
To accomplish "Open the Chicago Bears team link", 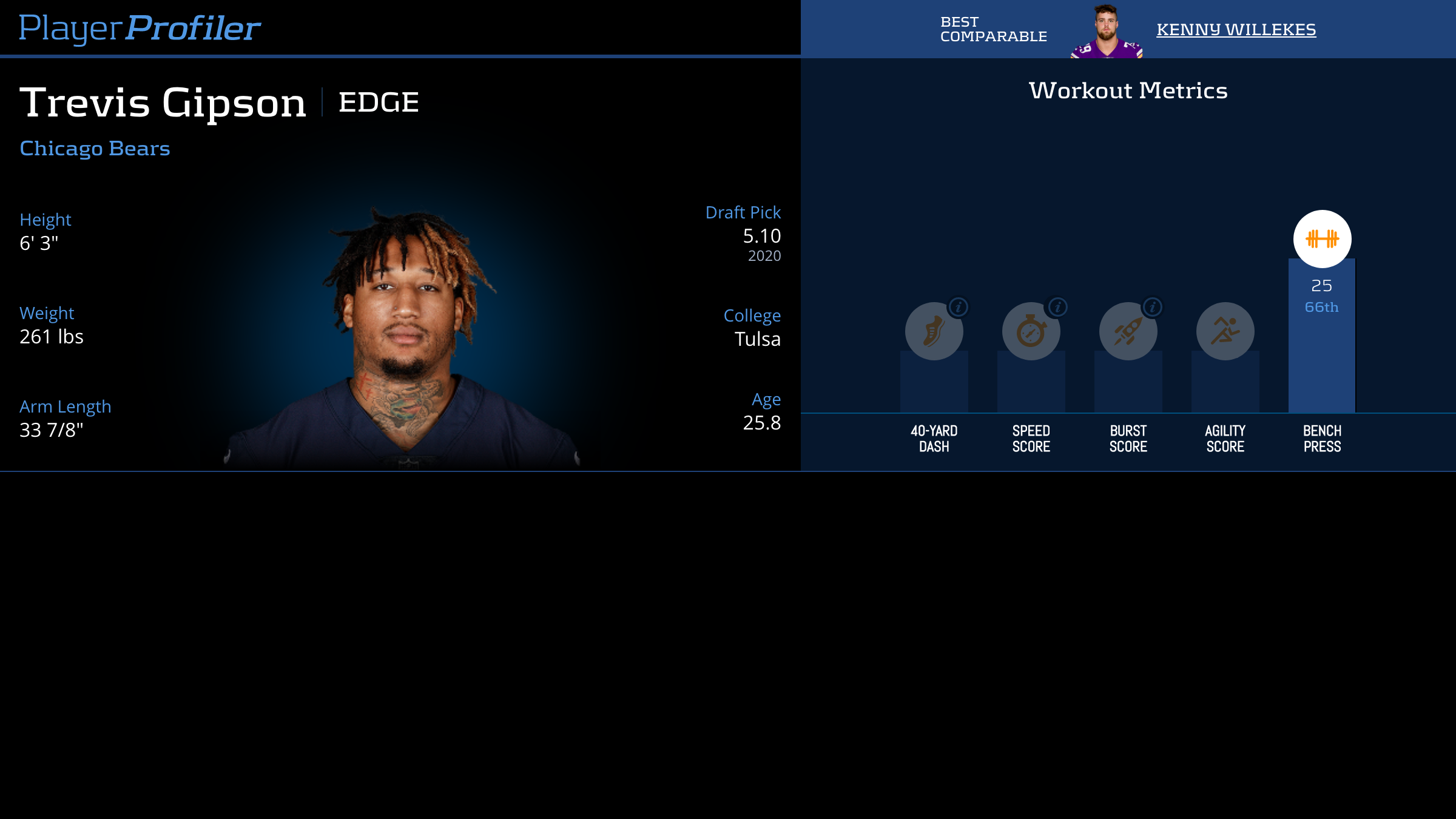I will (x=95, y=149).
